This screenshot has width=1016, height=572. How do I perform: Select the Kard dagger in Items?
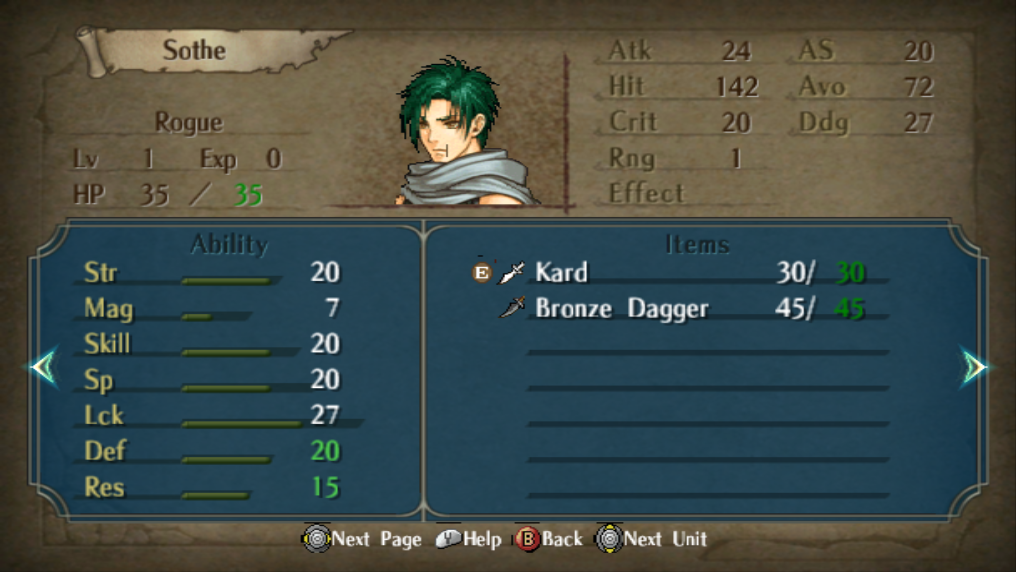(561, 272)
